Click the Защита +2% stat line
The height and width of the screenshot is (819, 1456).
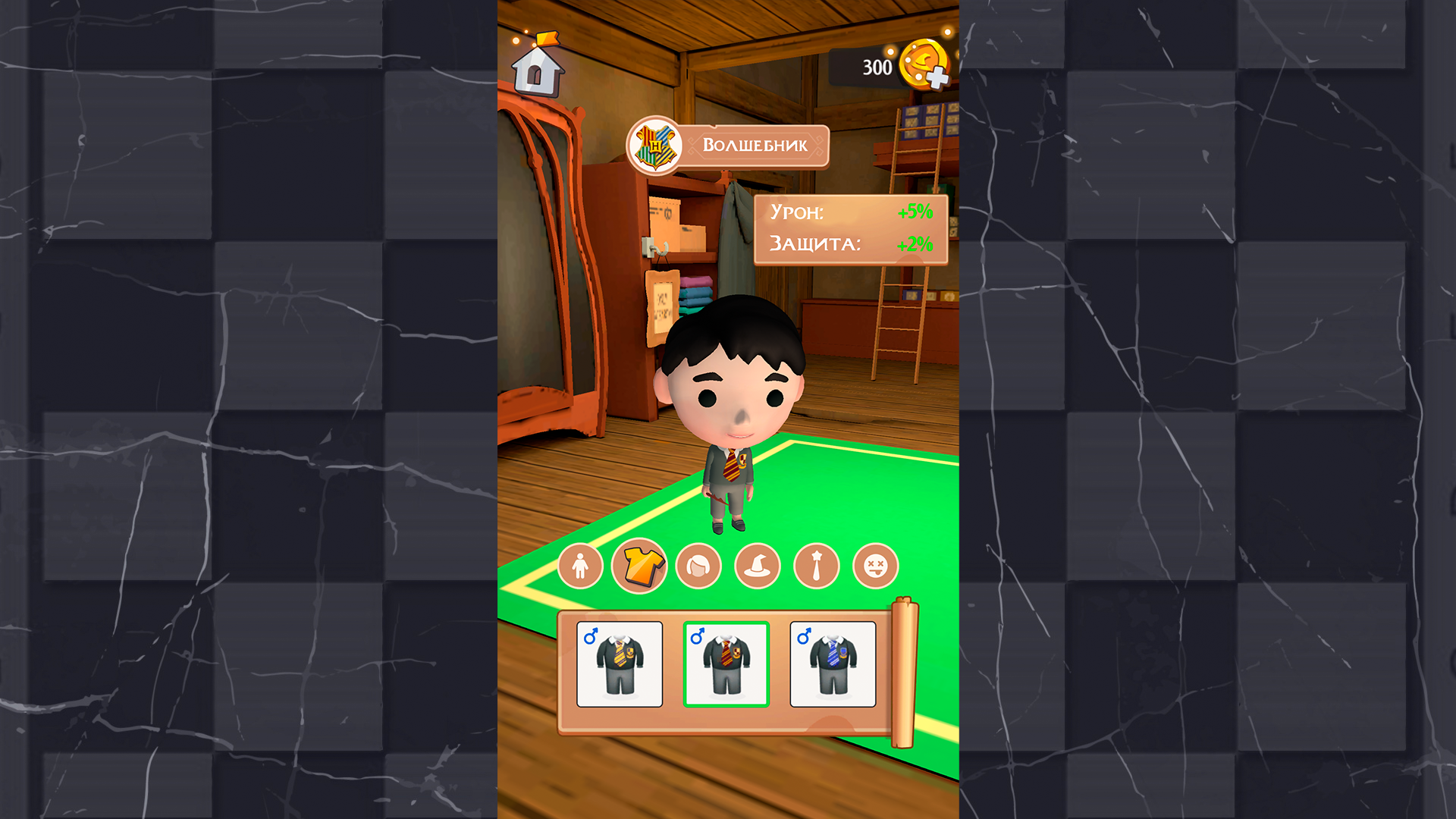tap(849, 245)
